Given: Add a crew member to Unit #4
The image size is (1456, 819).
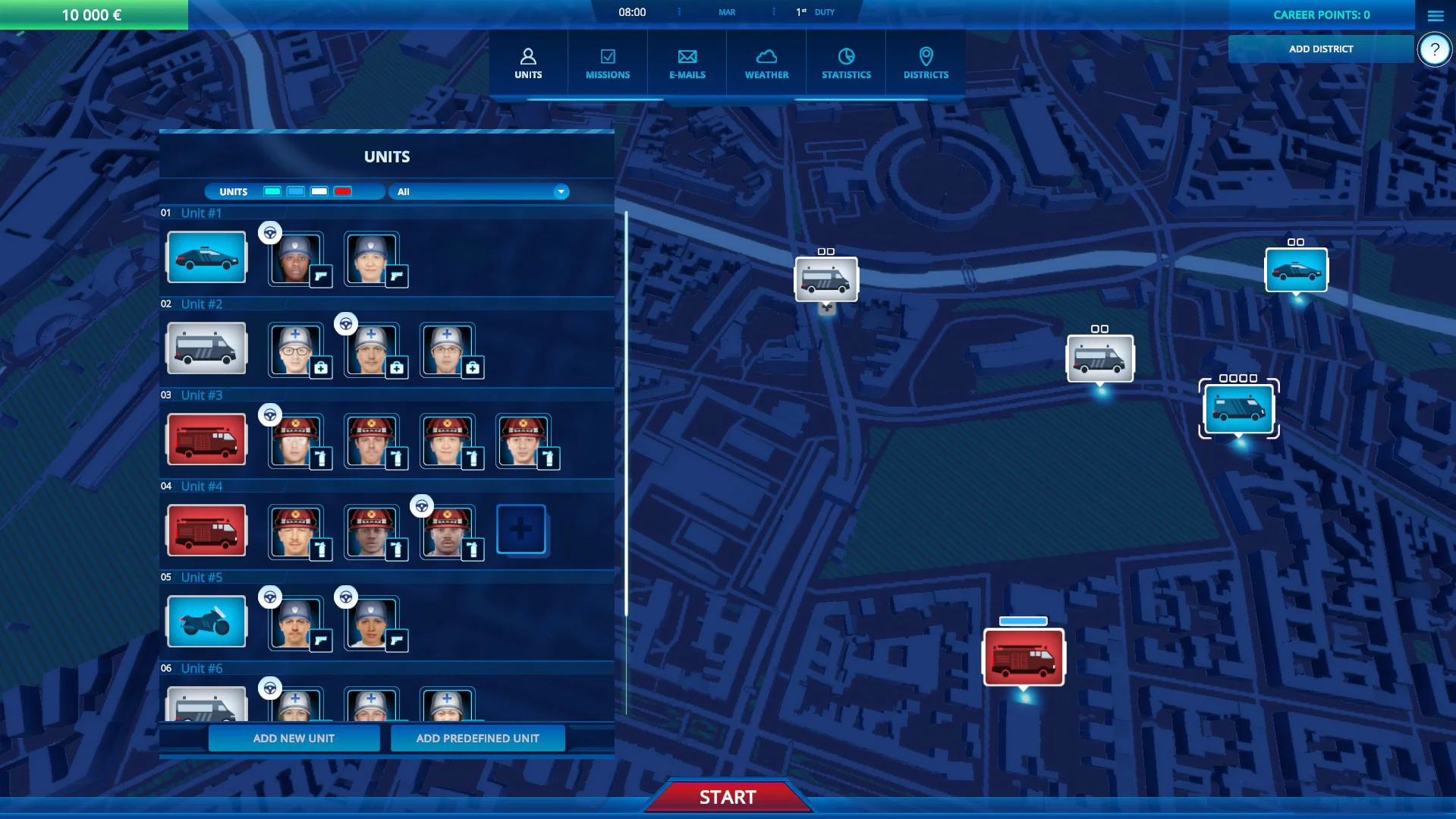Looking at the screenshot, I should coord(521,529).
